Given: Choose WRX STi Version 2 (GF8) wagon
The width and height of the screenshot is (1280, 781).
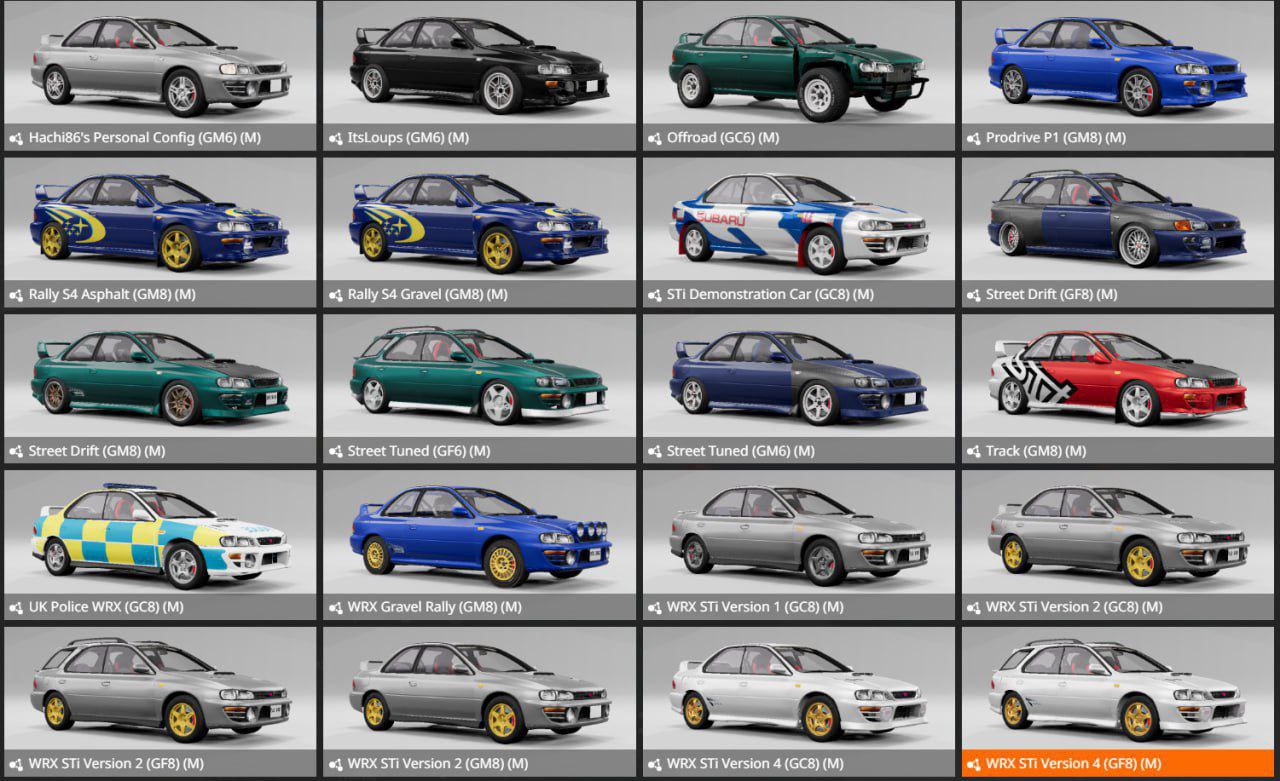Looking at the screenshot, I should click(160, 701).
